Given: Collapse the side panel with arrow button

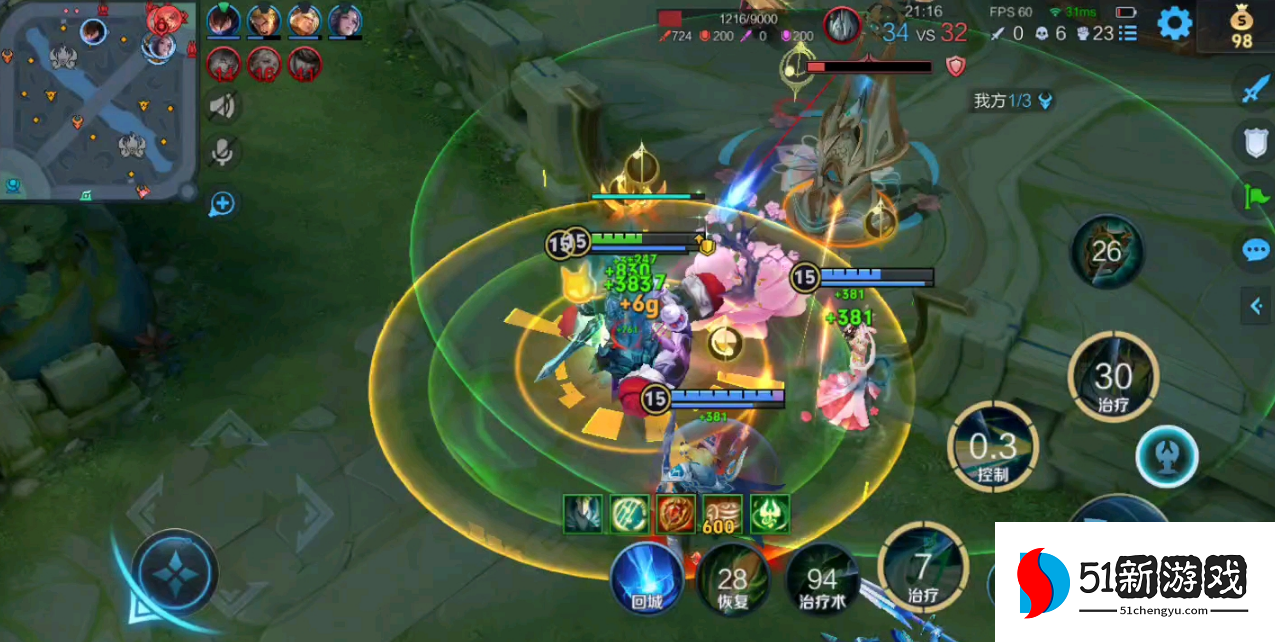Looking at the screenshot, I should 1256,306.
